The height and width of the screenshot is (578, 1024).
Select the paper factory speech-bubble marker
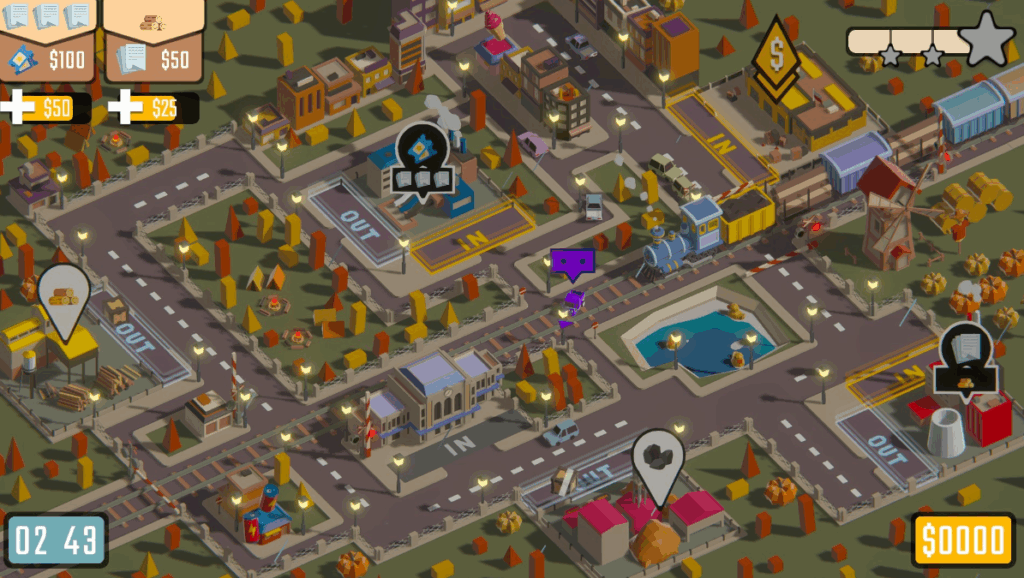[967, 359]
